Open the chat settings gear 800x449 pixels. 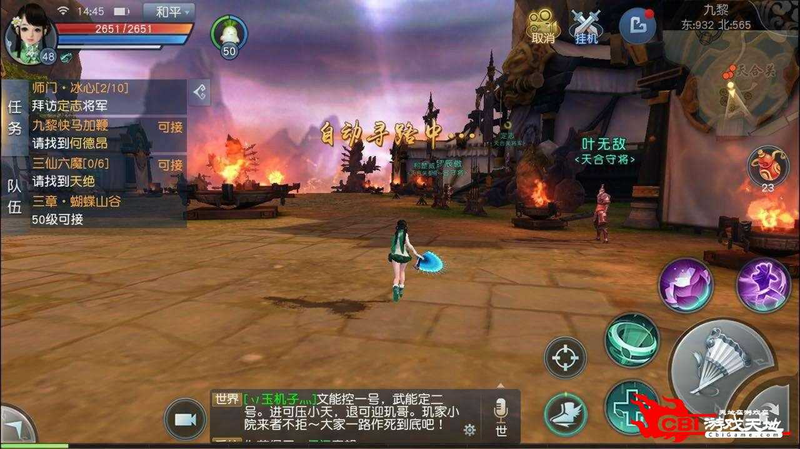[470, 430]
